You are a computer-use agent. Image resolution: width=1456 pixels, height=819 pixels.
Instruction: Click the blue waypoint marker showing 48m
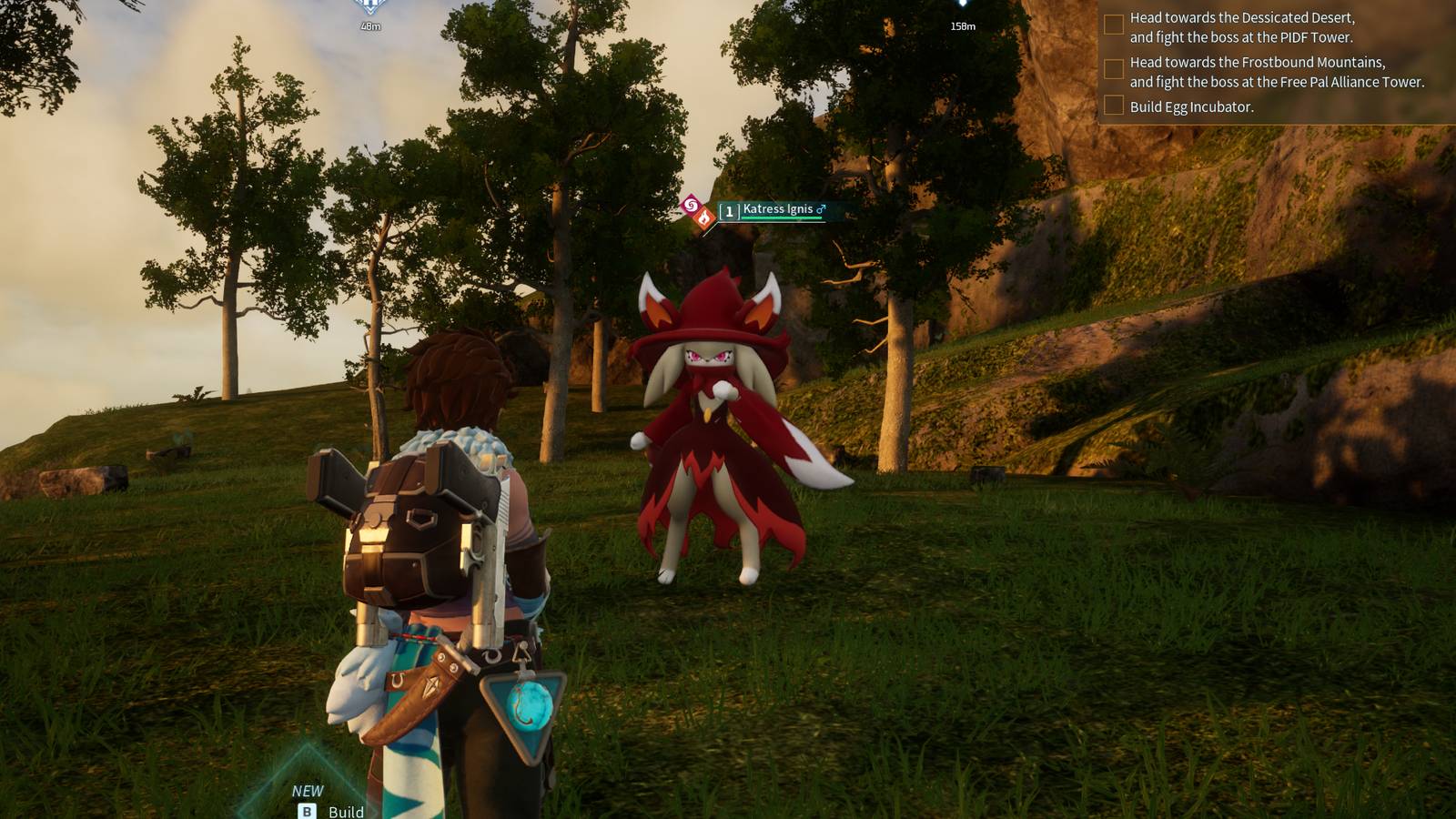(371, 11)
